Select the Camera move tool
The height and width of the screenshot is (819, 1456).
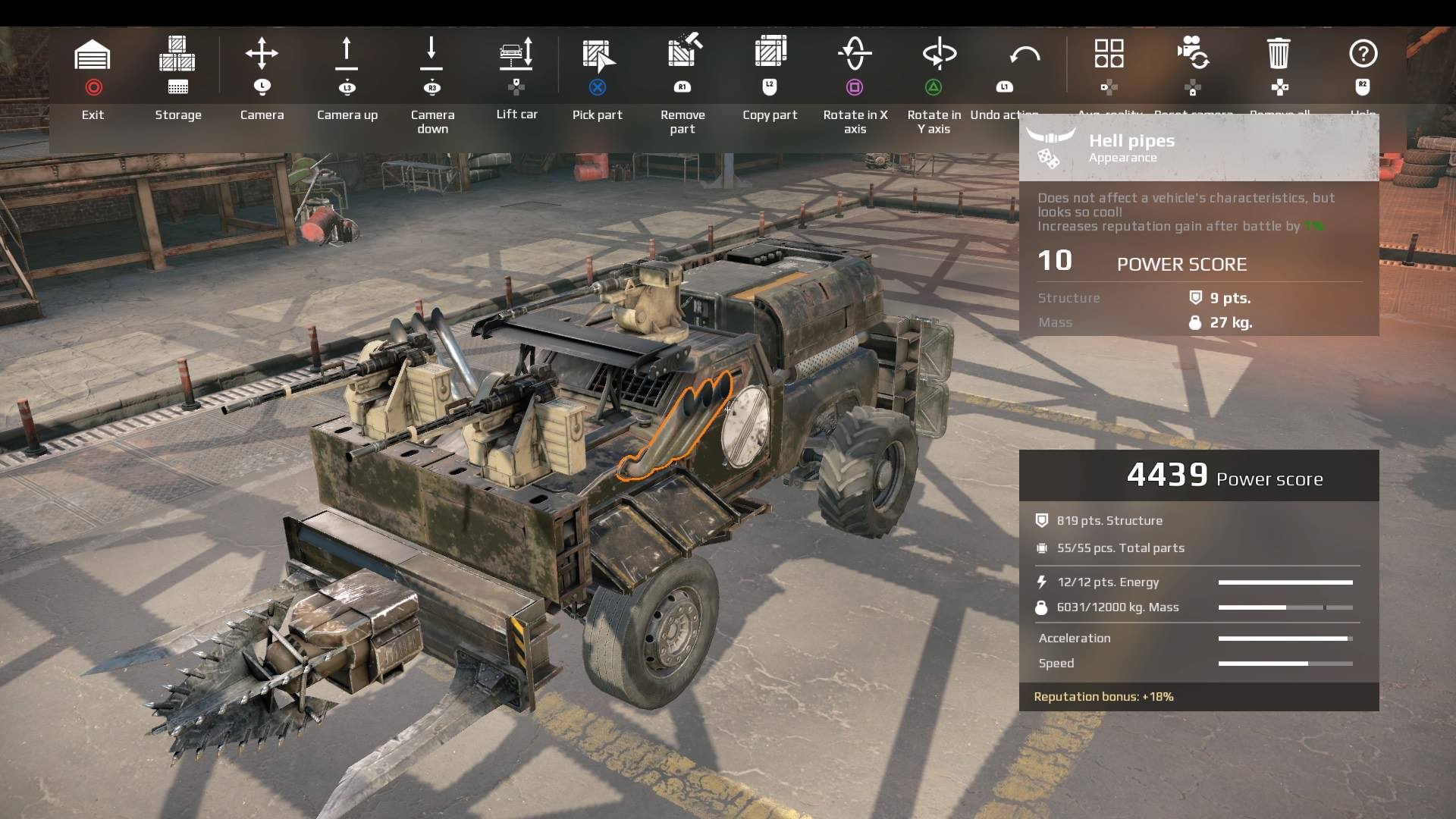262,55
